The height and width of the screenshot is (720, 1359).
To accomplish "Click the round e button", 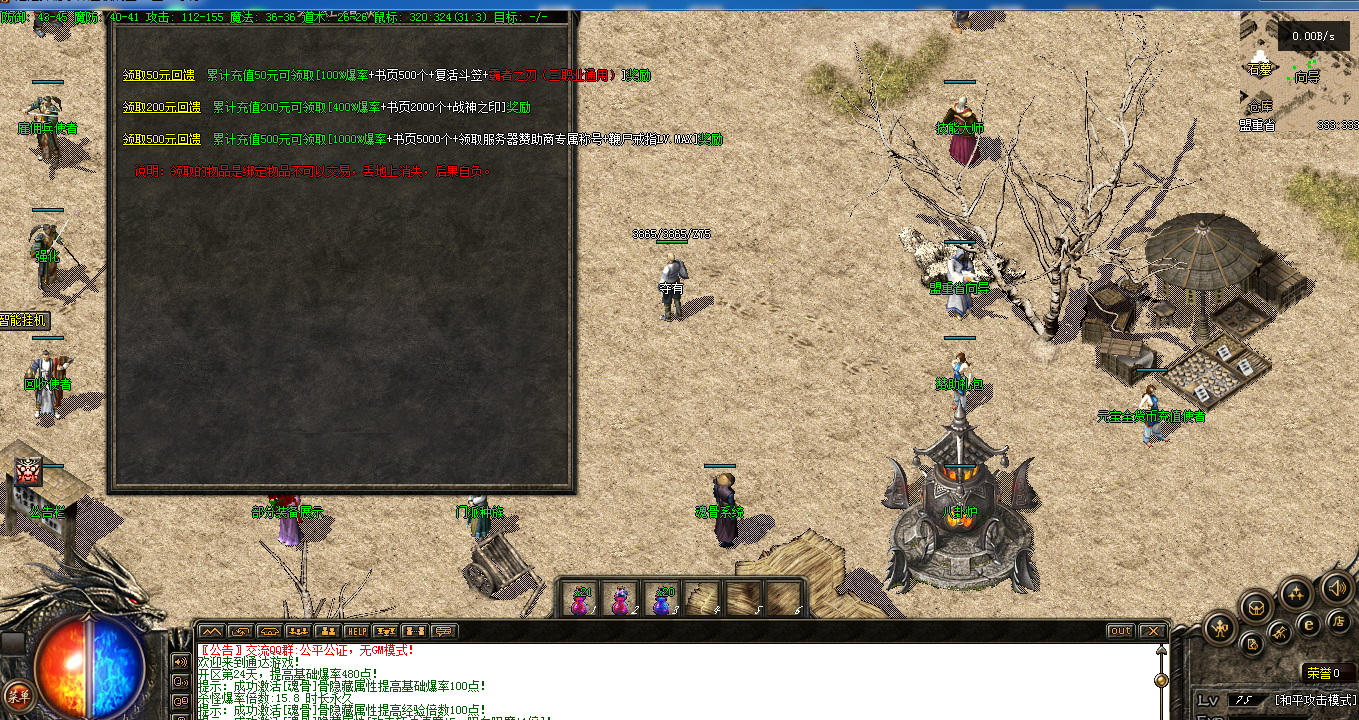I will [1308, 625].
